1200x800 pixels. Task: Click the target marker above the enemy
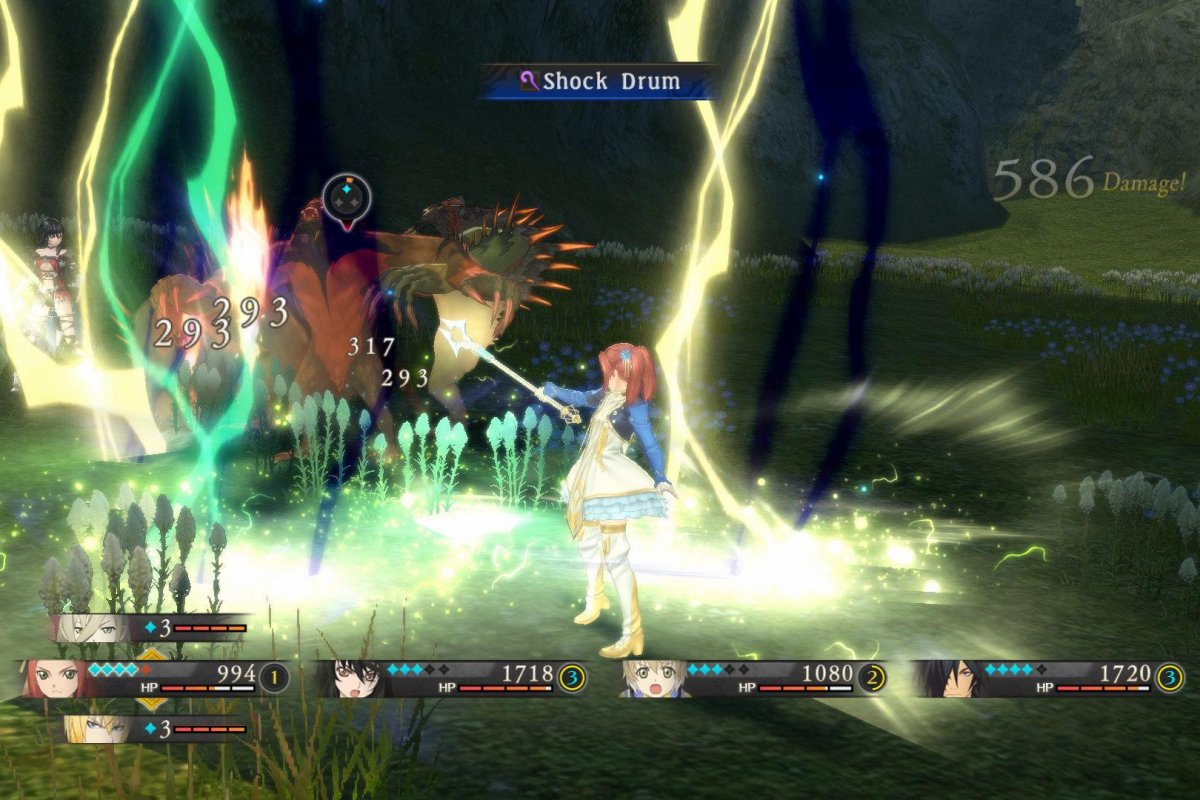coord(346,198)
